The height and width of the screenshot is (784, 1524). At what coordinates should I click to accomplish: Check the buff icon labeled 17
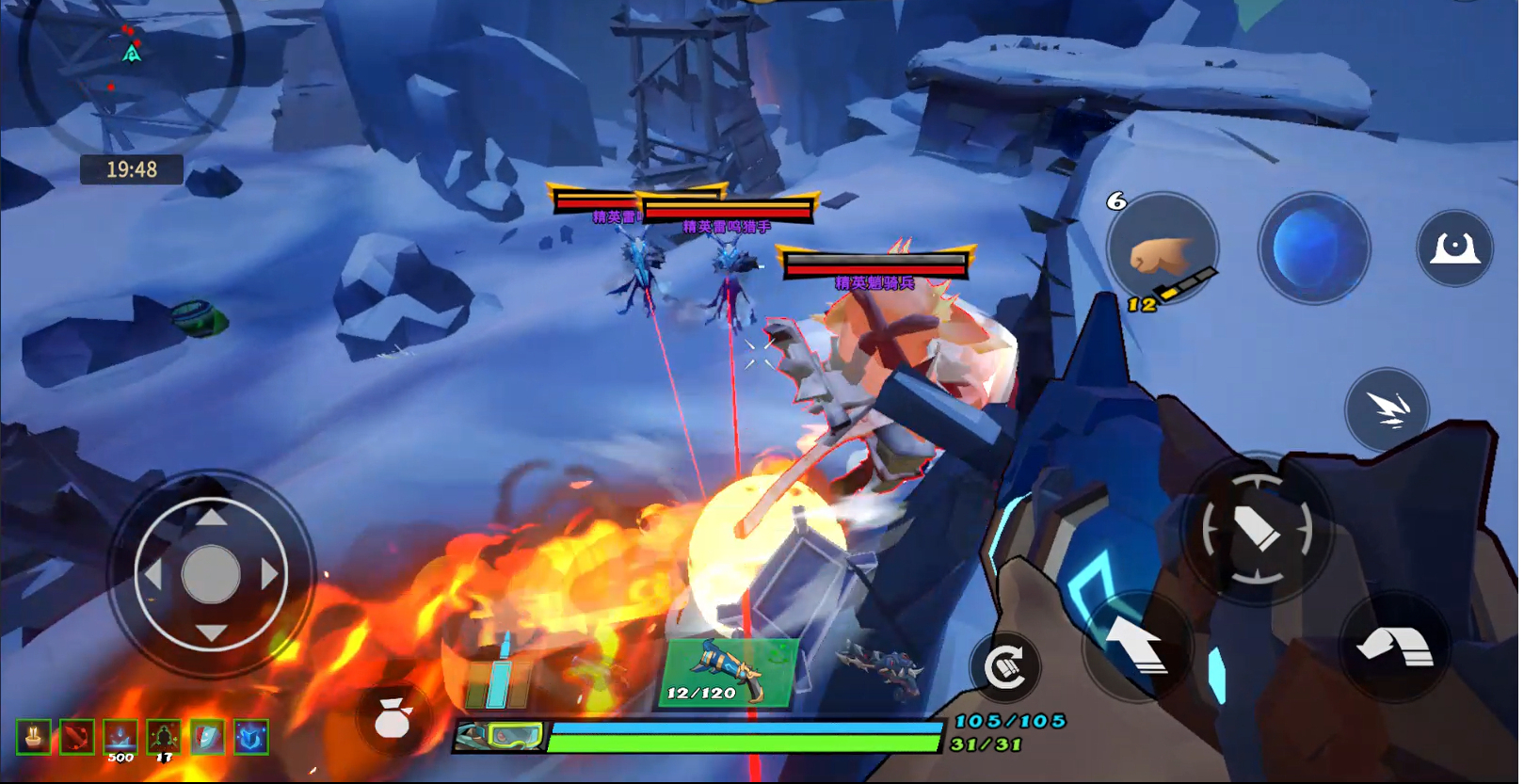[164, 737]
